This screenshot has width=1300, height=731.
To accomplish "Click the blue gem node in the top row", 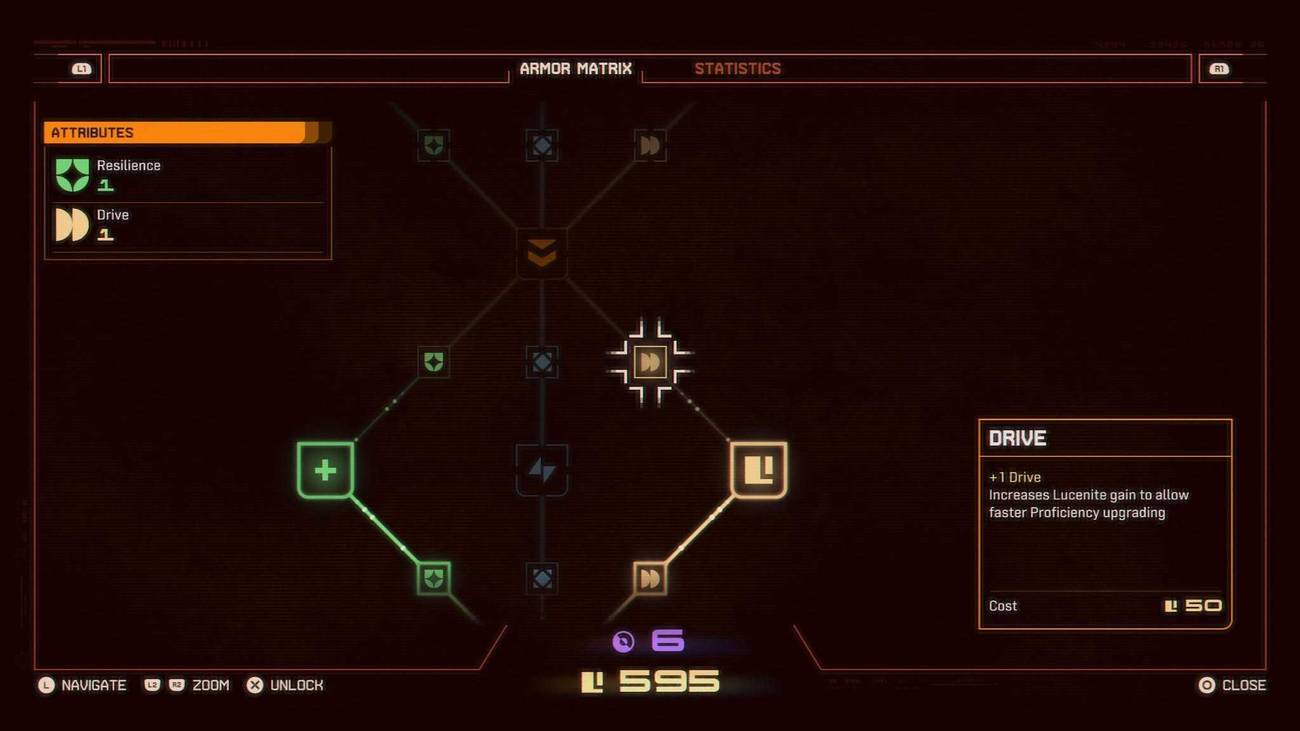I will 542,144.
